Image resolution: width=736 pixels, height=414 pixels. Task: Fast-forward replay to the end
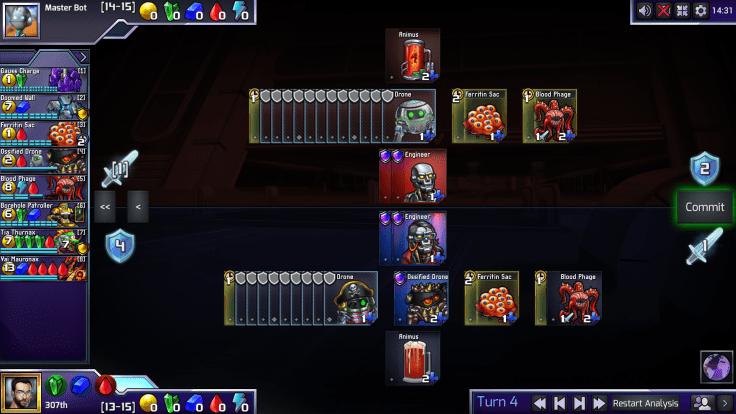point(599,403)
